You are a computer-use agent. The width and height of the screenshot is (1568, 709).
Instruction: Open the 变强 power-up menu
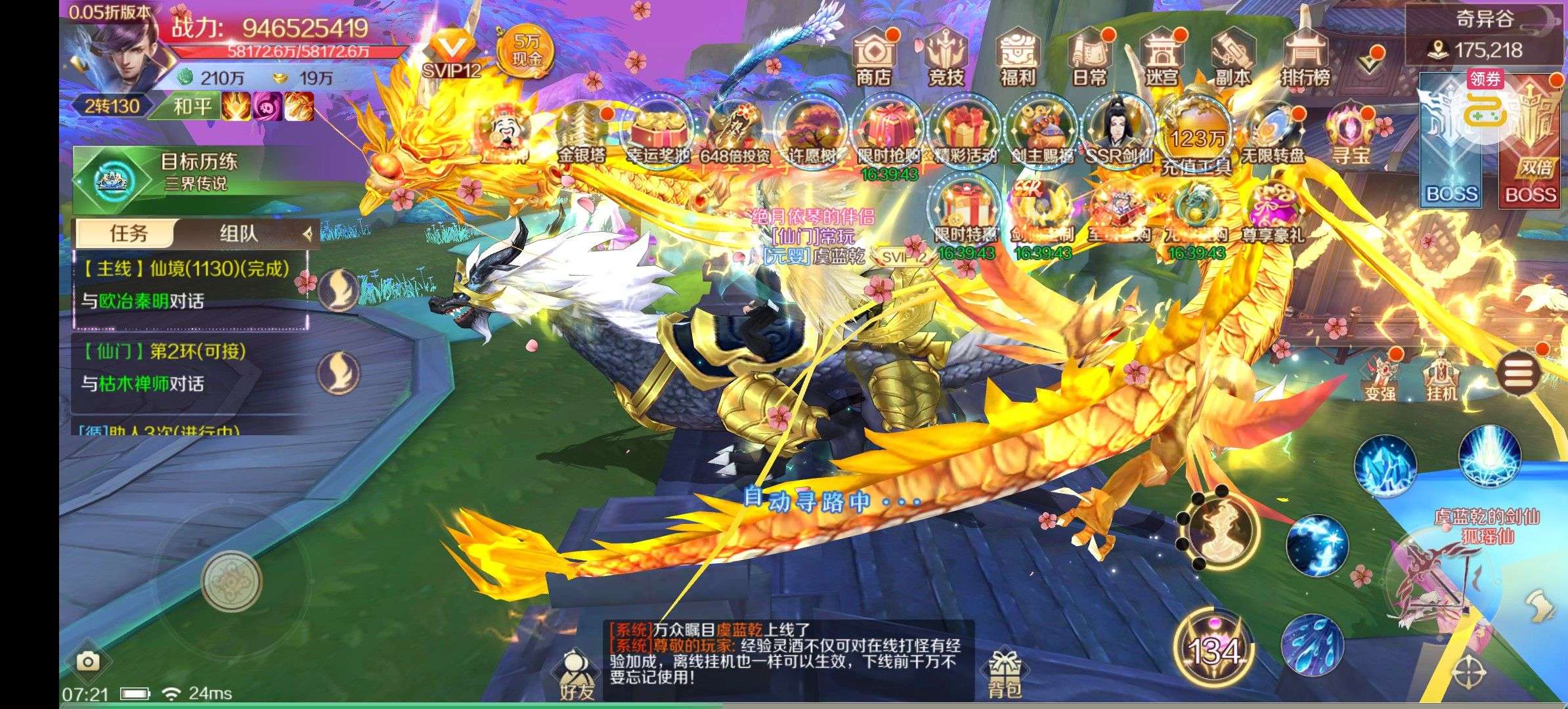pos(1380,378)
